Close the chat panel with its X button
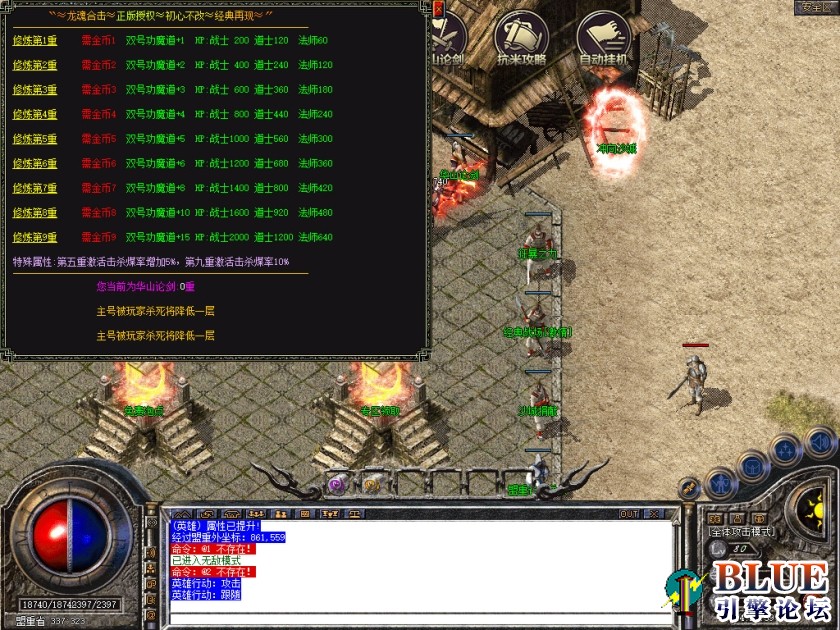 pyautogui.click(x=654, y=514)
